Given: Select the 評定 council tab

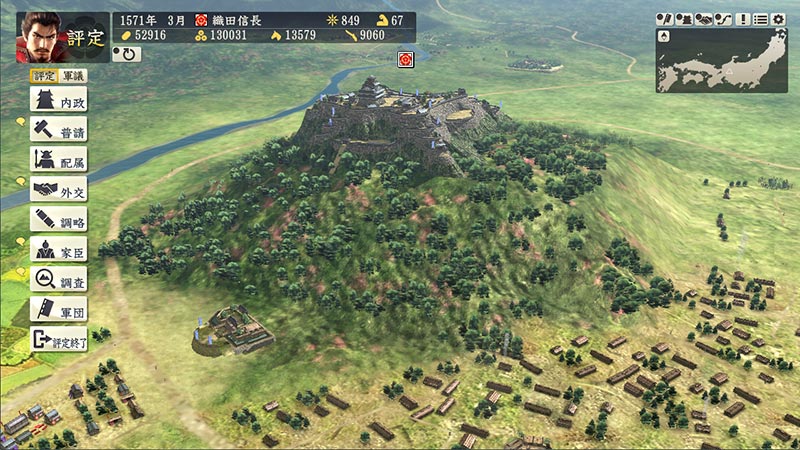Looking at the screenshot, I should pos(43,76).
